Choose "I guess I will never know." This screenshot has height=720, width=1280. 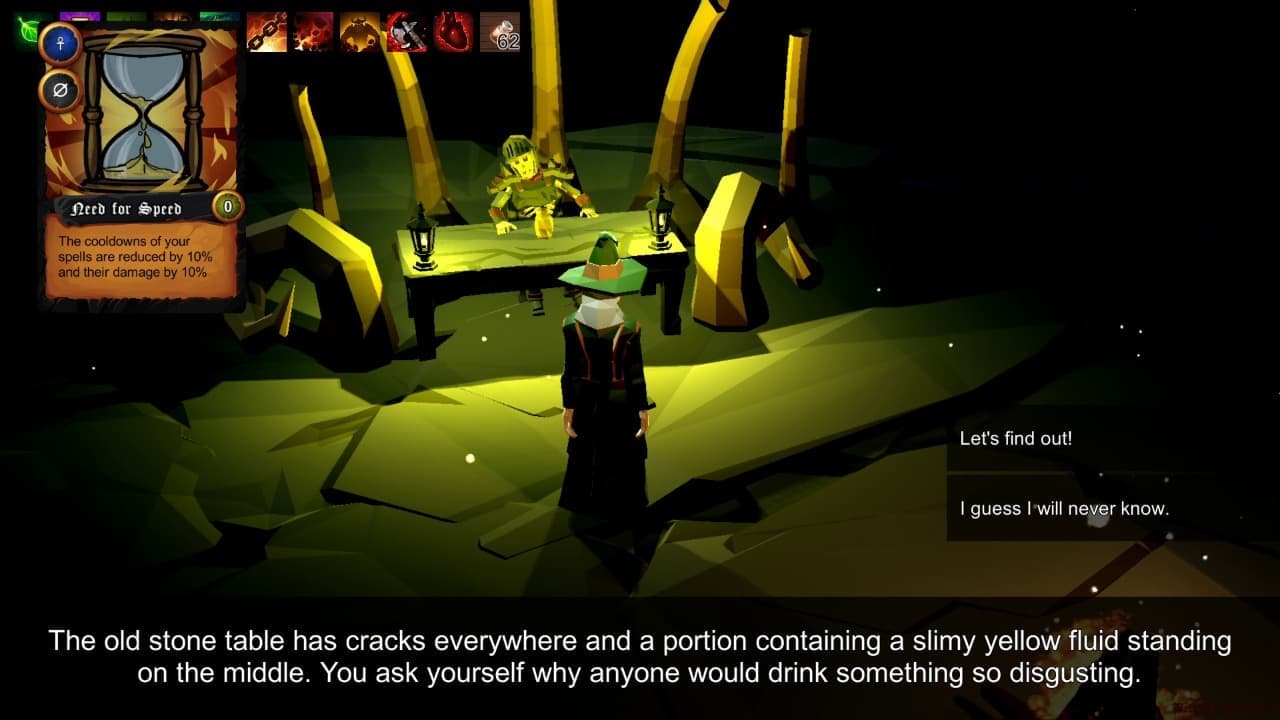[1064, 509]
